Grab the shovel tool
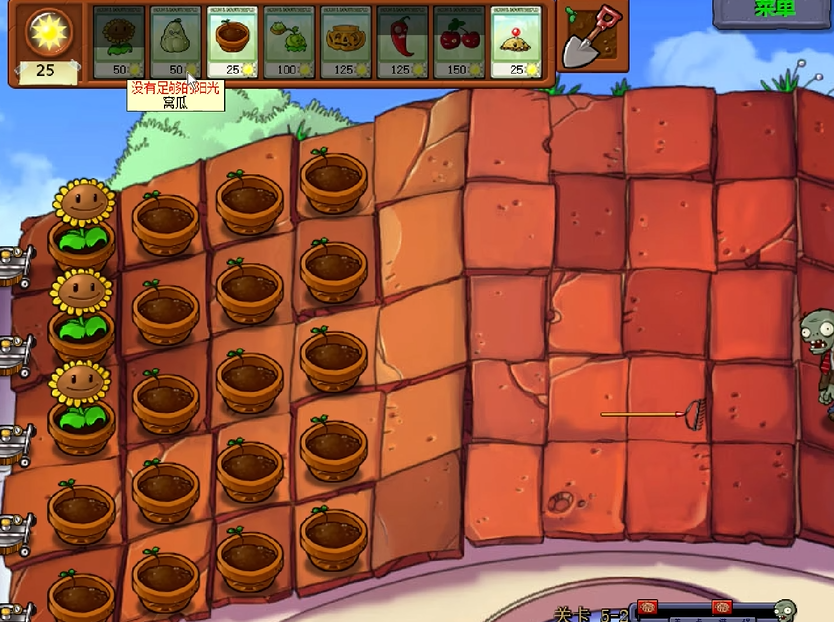The height and width of the screenshot is (622, 834). 588,37
